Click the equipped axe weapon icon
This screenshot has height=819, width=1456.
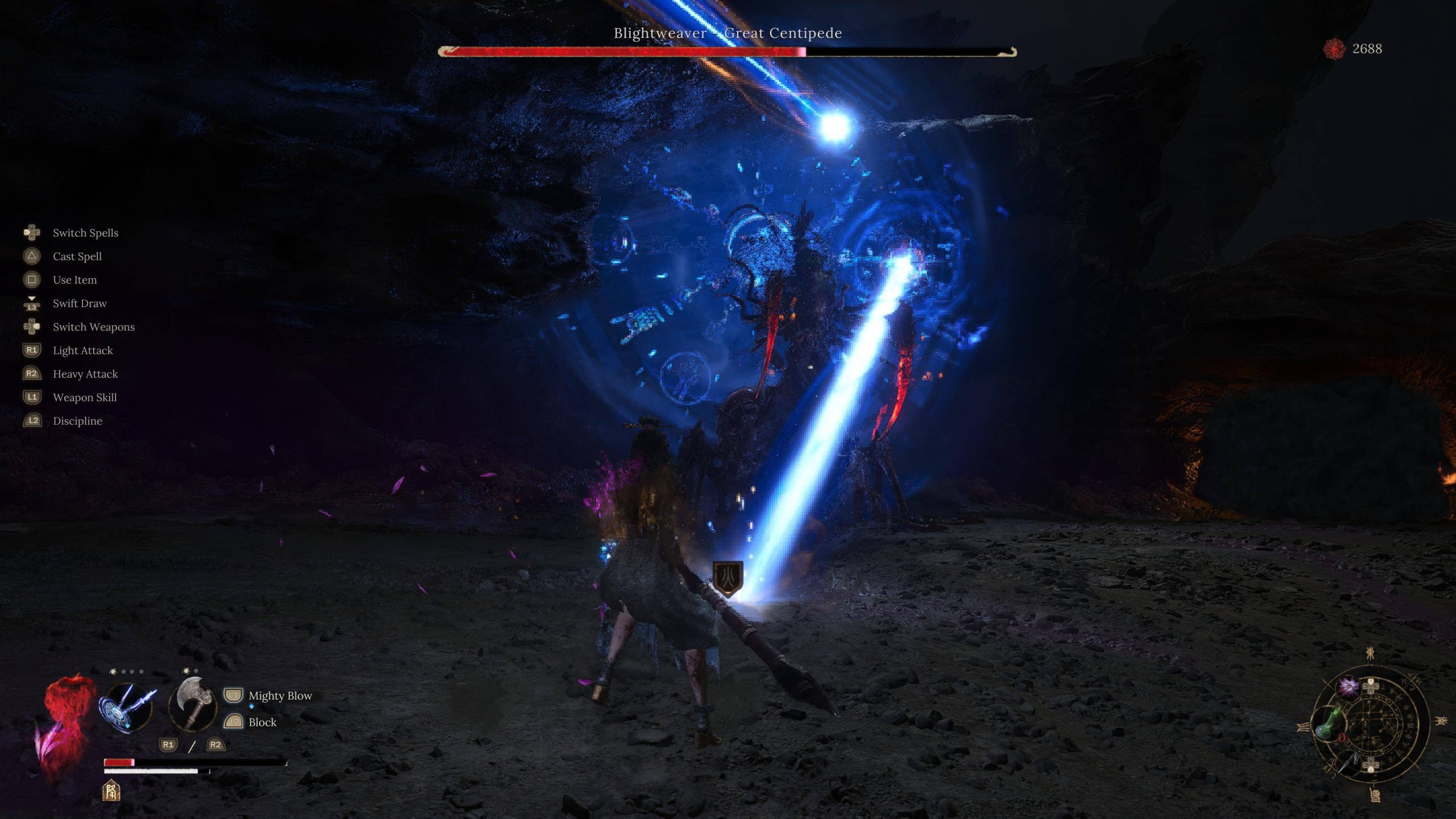193,704
